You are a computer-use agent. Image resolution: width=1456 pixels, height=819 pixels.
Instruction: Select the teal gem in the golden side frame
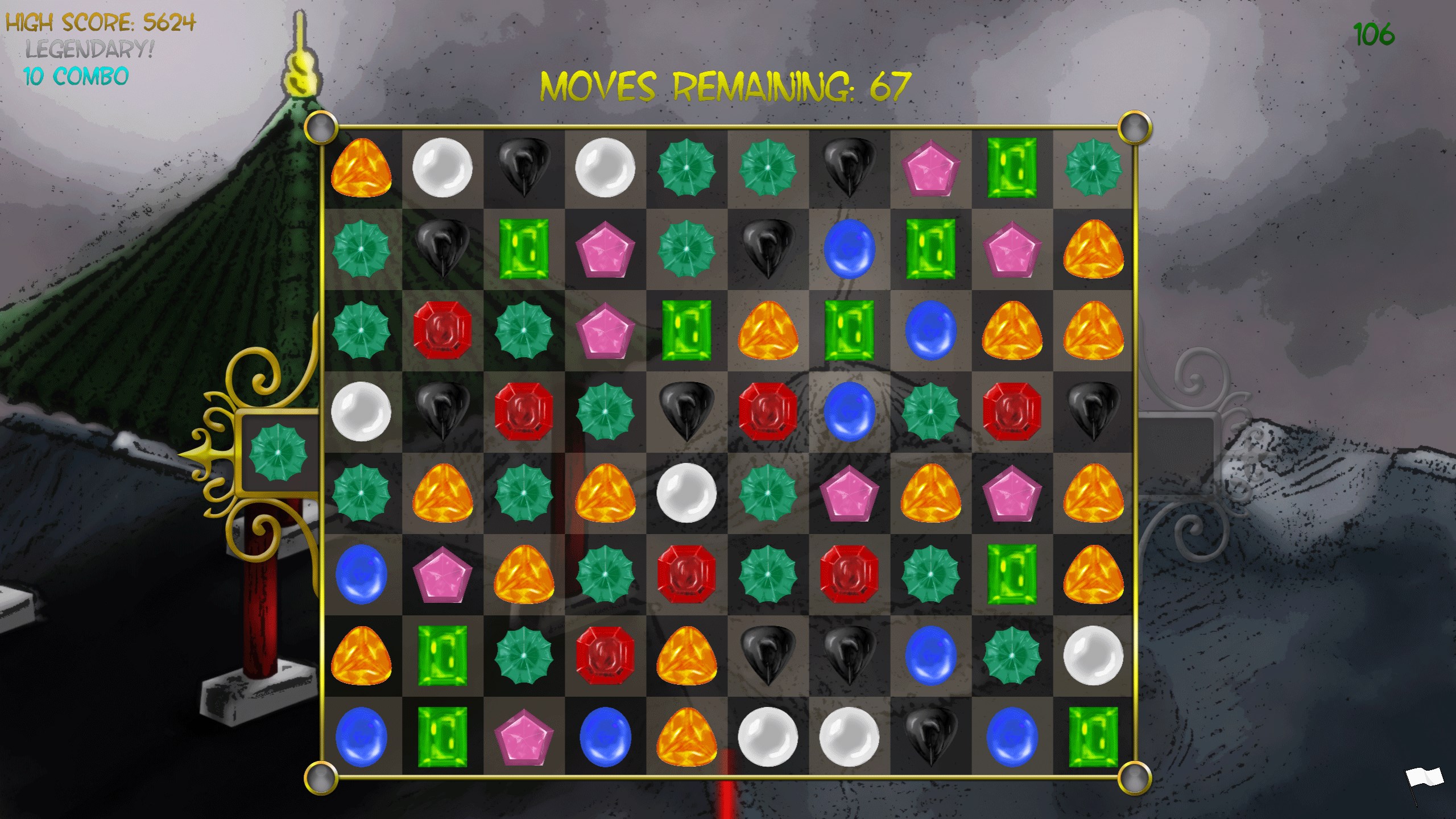(278, 452)
